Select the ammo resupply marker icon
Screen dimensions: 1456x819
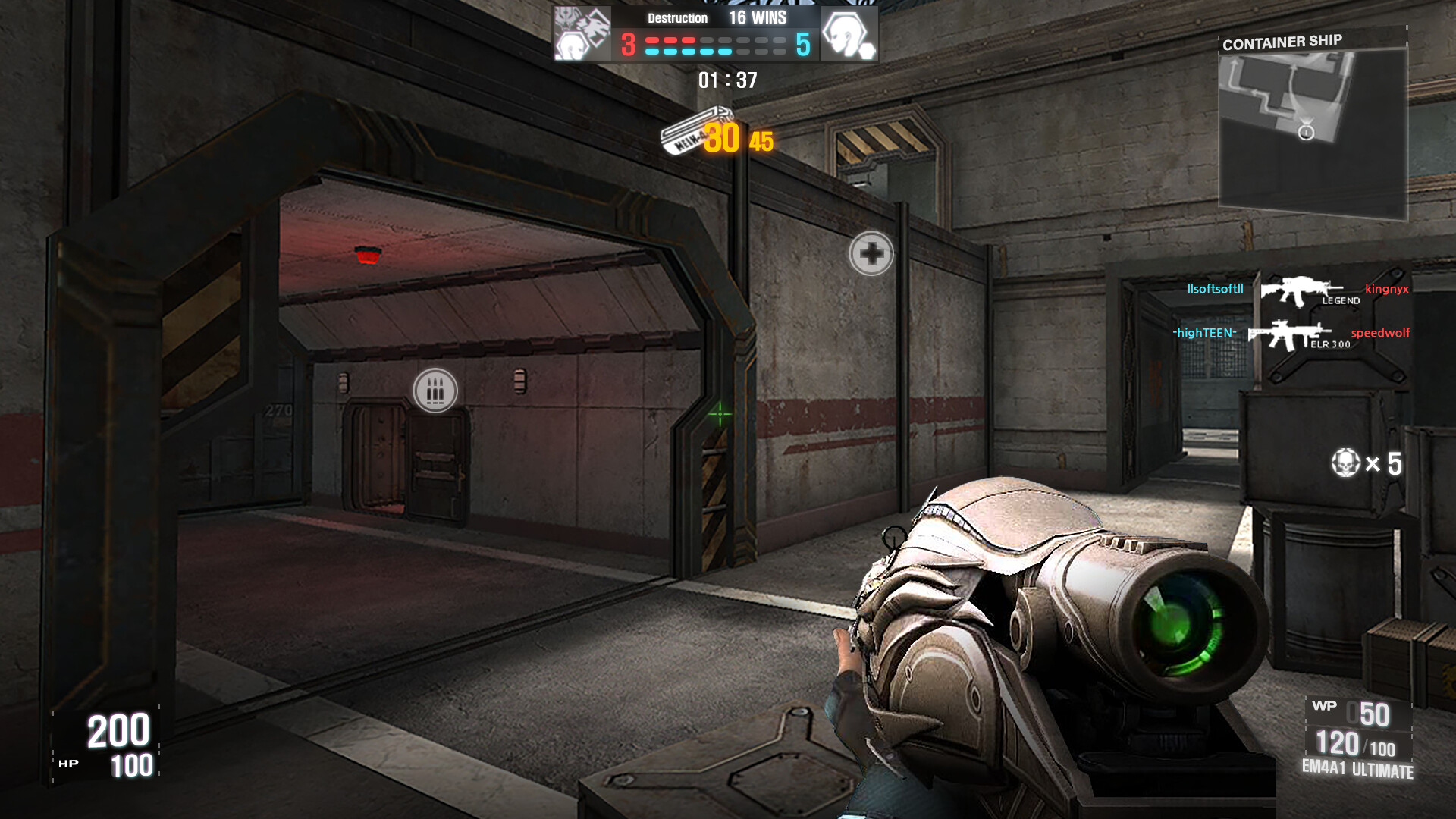pos(435,391)
